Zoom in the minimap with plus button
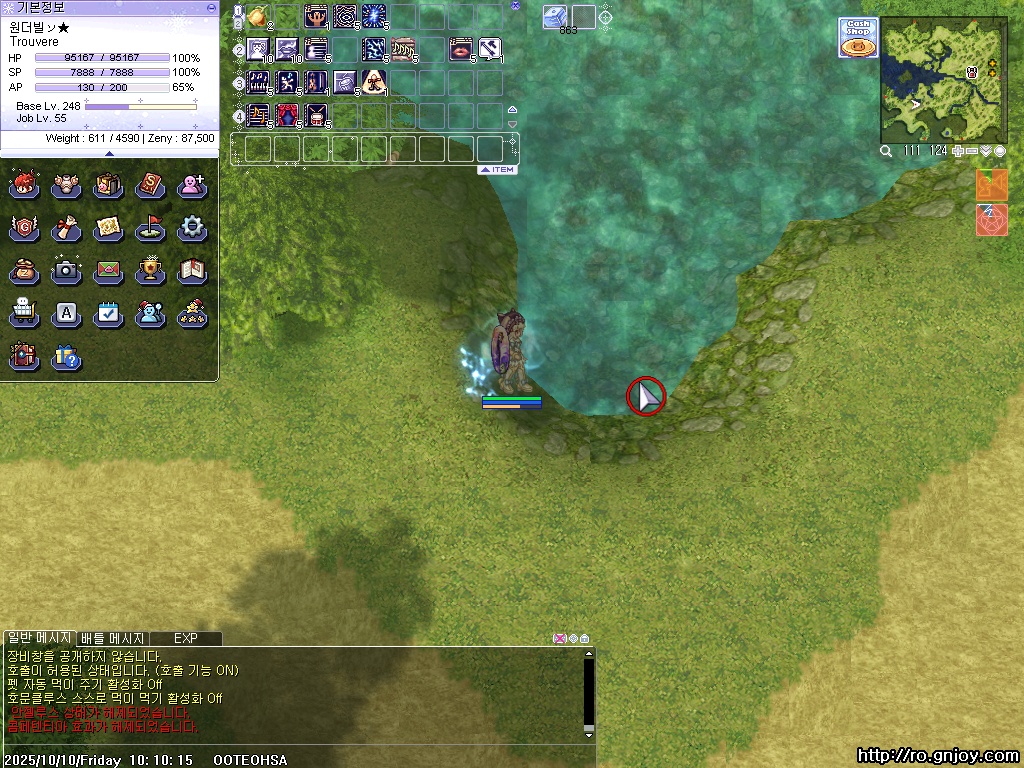The width and height of the screenshot is (1024, 768). pos(958,151)
